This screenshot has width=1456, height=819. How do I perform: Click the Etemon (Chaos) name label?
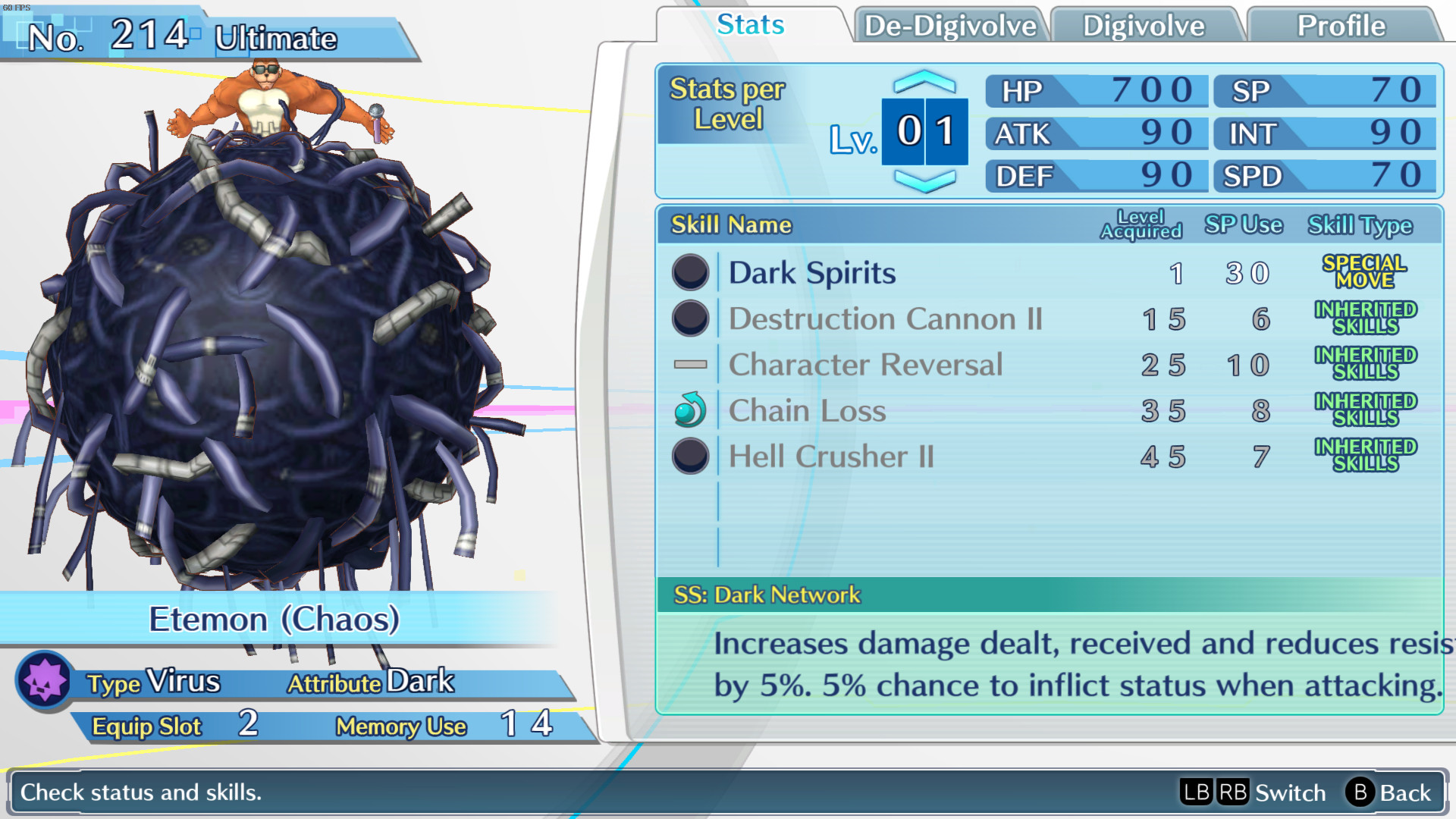(x=275, y=619)
